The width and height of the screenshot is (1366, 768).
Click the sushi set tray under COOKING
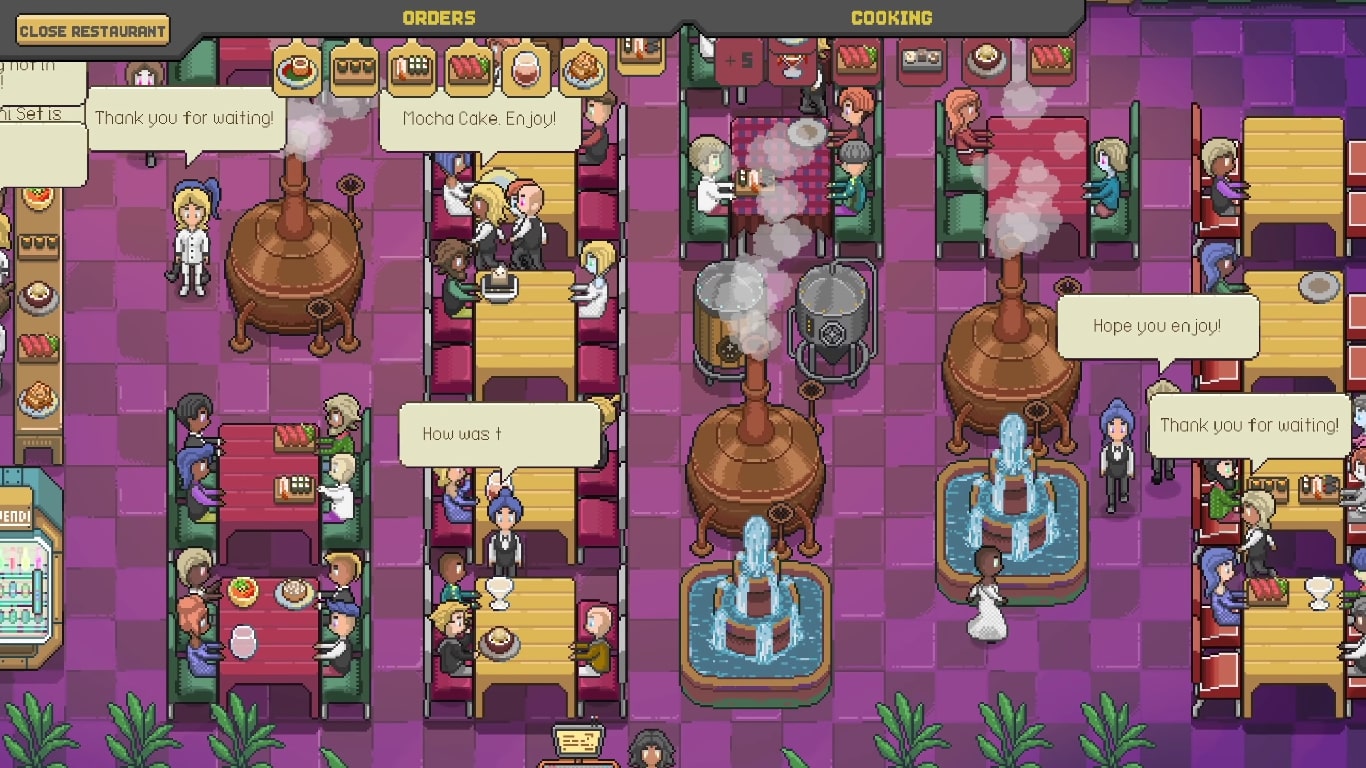pyautogui.click(x=920, y=60)
